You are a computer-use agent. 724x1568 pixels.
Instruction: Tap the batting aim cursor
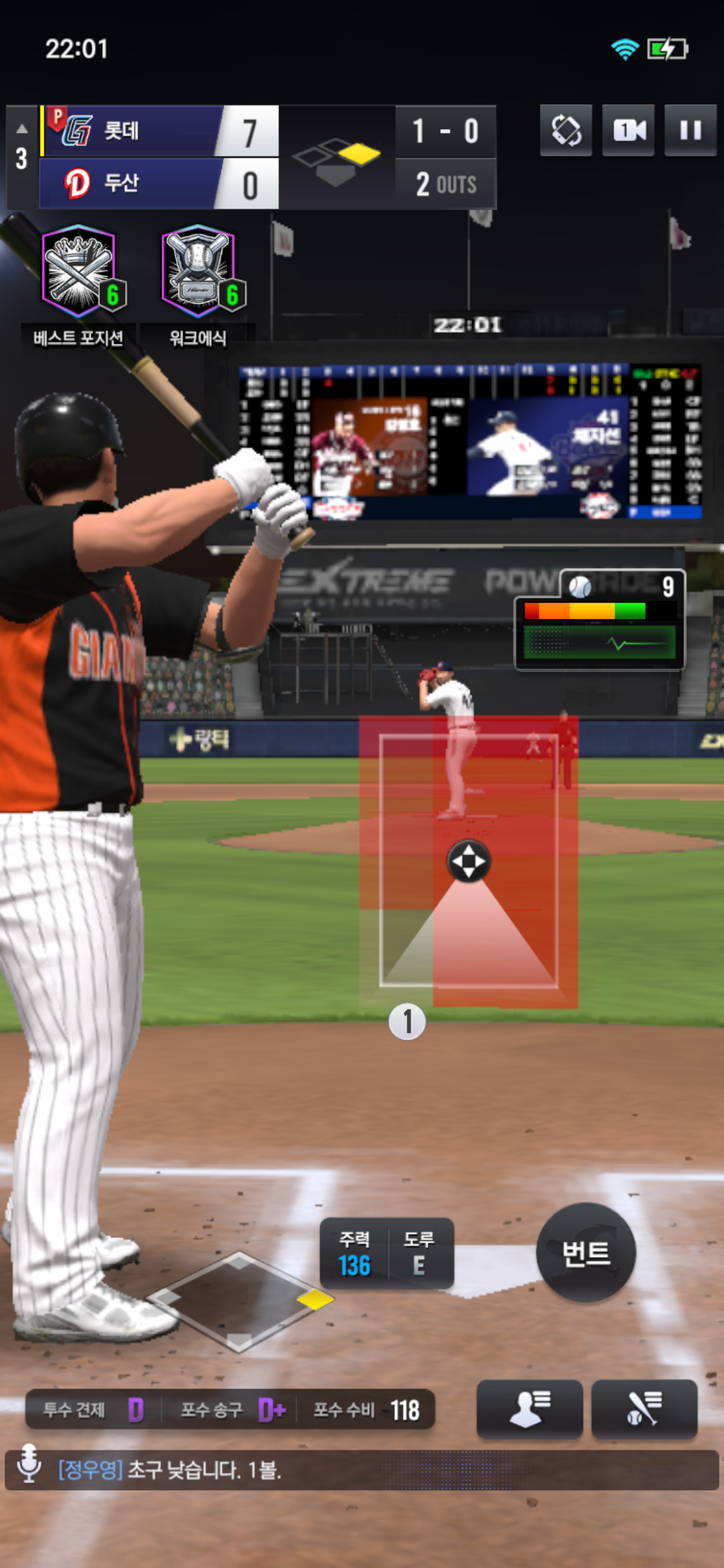click(x=469, y=861)
